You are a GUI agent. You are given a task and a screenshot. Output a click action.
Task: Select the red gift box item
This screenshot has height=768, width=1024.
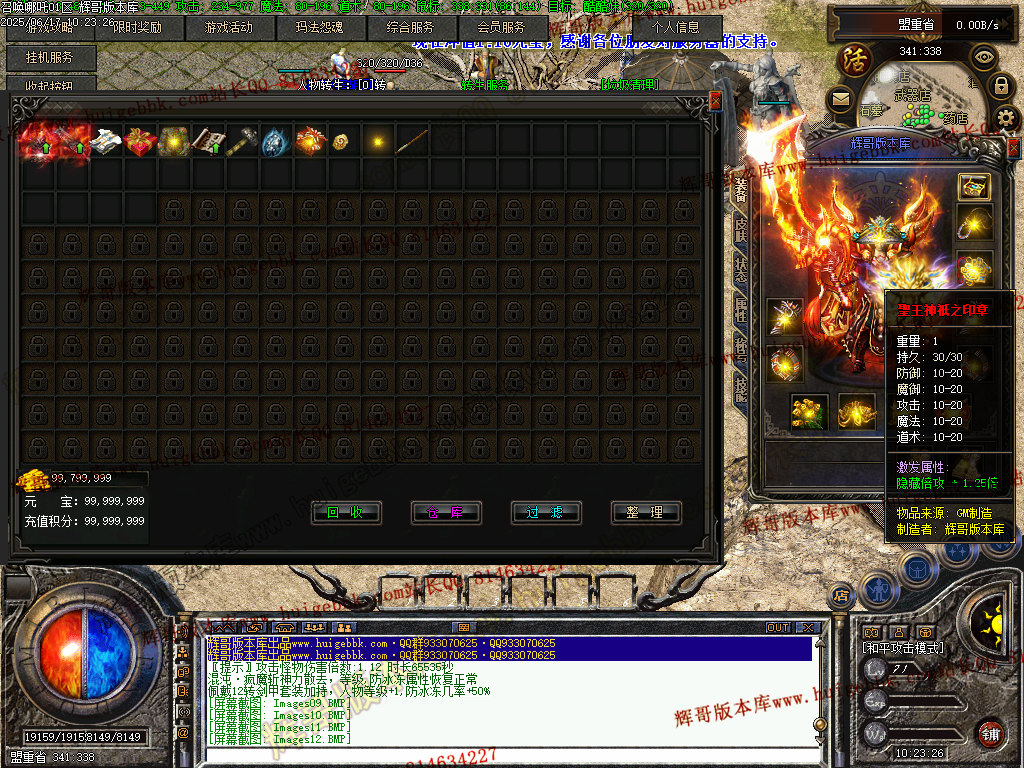(x=140, y=142)
